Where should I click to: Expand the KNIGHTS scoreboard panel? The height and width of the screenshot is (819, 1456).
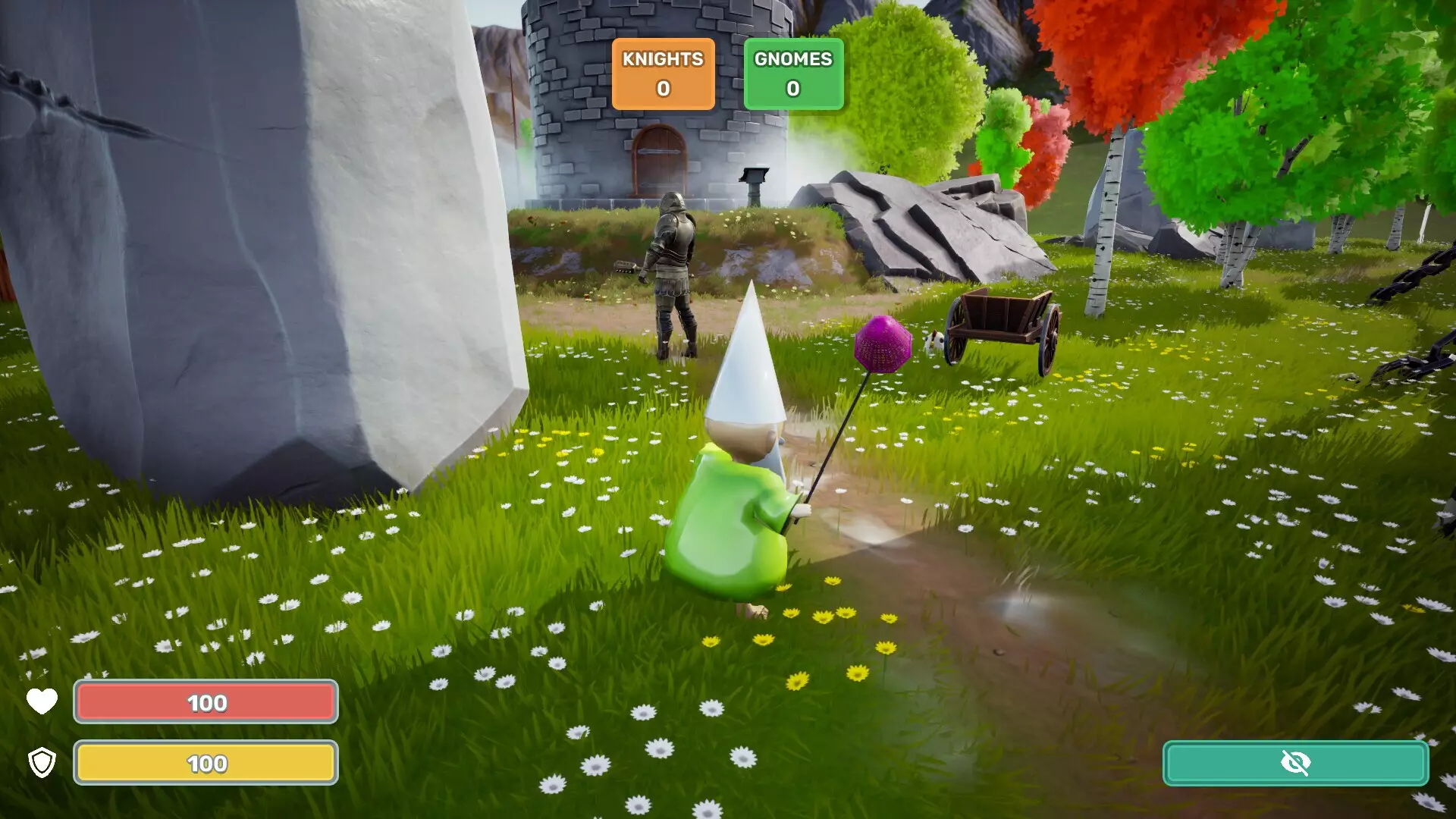point(663,74)
